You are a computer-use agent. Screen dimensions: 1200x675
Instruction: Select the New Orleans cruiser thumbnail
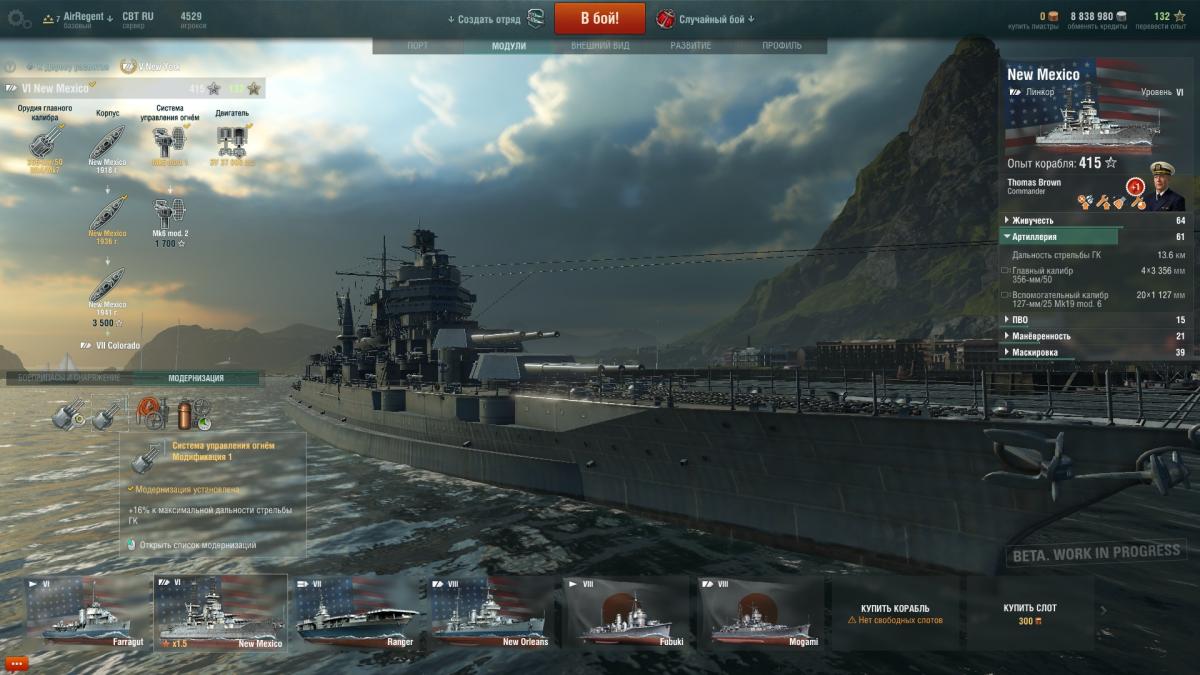point(490,611)
